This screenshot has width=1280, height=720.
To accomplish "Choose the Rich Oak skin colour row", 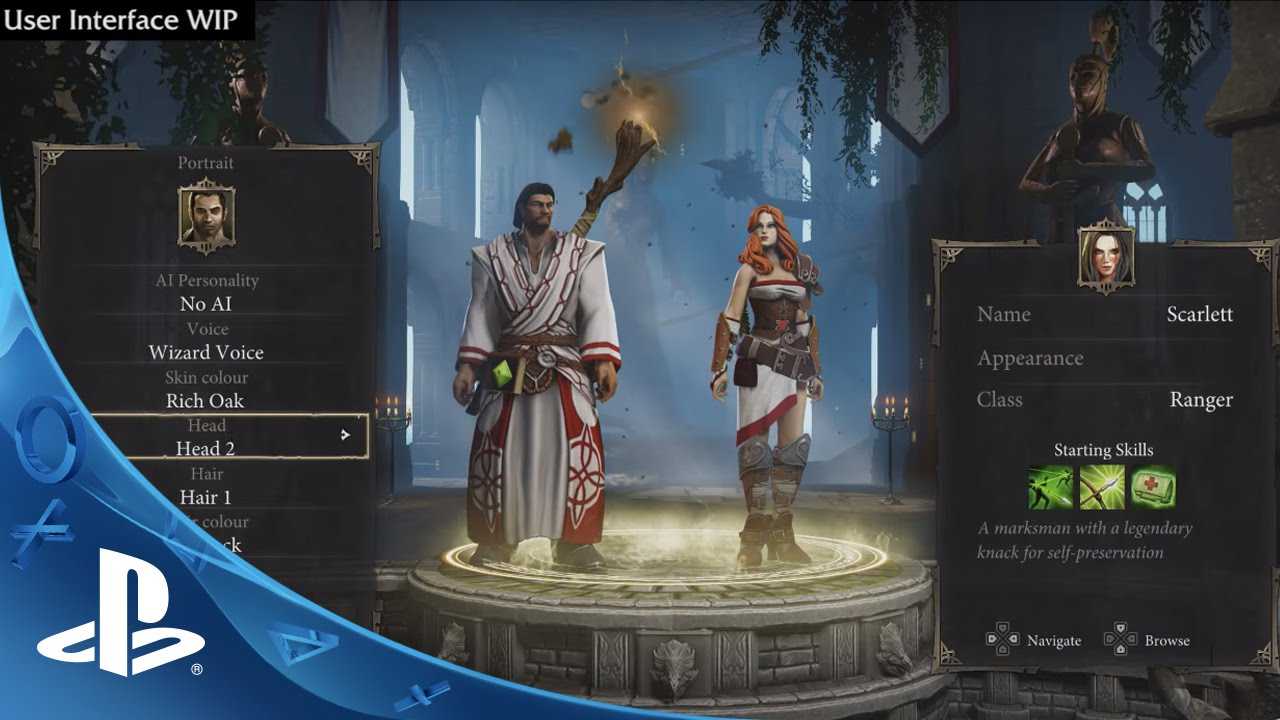I will click(x=206, y=401).
